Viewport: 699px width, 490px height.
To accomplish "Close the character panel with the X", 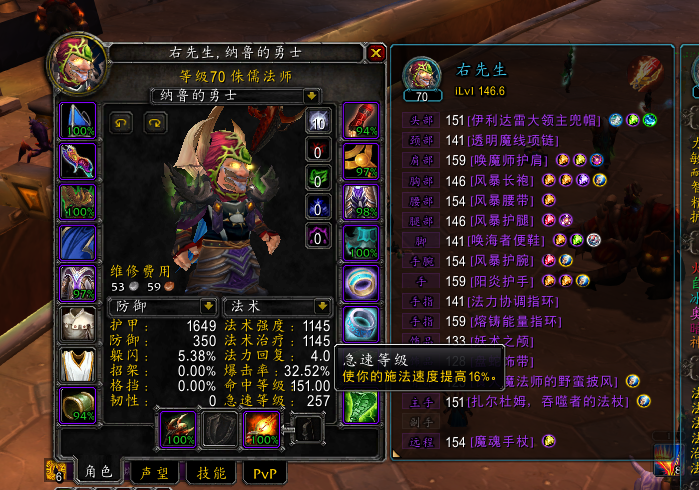I will click(376, 53).
